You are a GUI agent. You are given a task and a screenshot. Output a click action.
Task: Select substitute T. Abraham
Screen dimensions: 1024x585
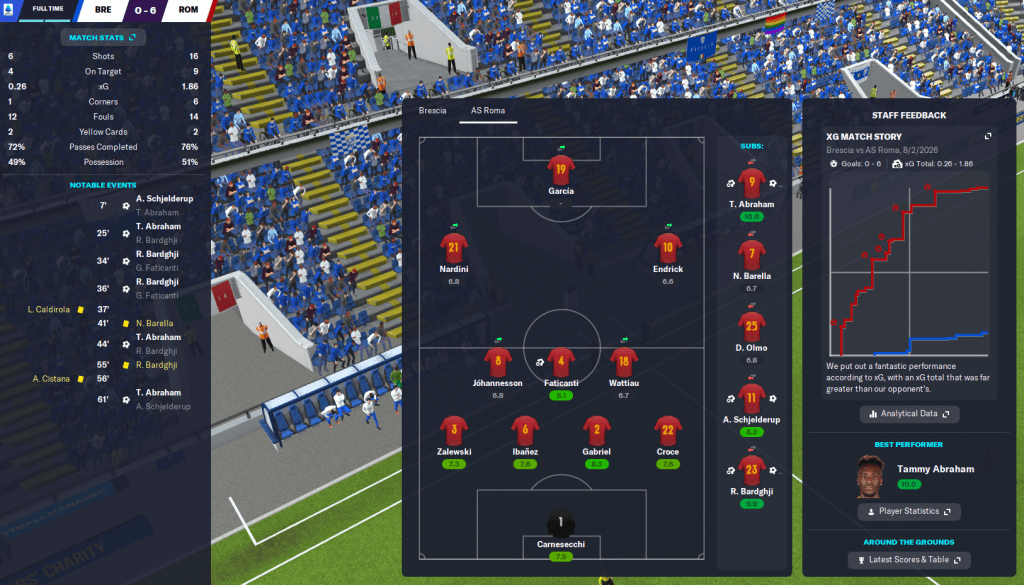752,182
